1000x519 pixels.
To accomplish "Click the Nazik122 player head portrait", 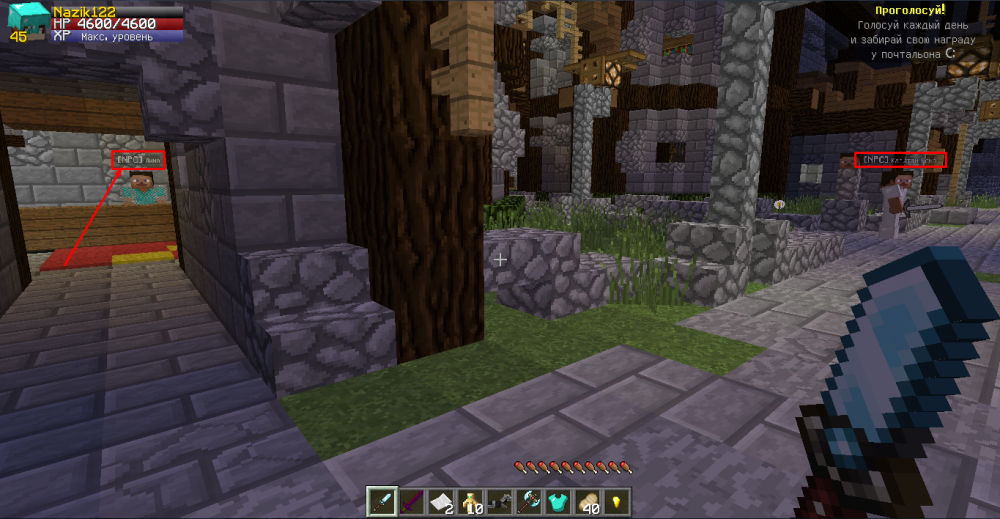I will click(25, 20).
